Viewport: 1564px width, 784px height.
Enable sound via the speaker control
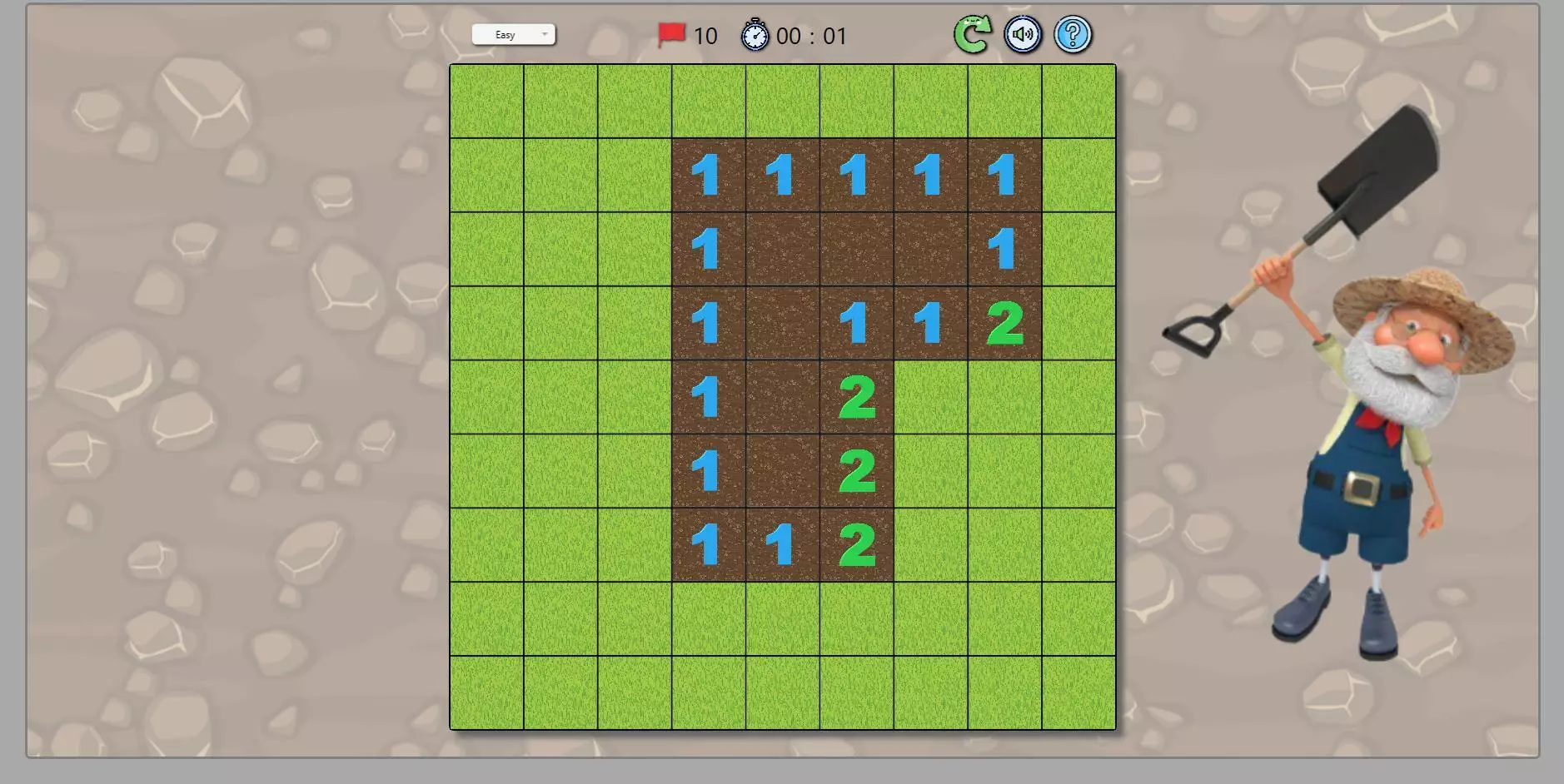click(x=1023, y=34)
